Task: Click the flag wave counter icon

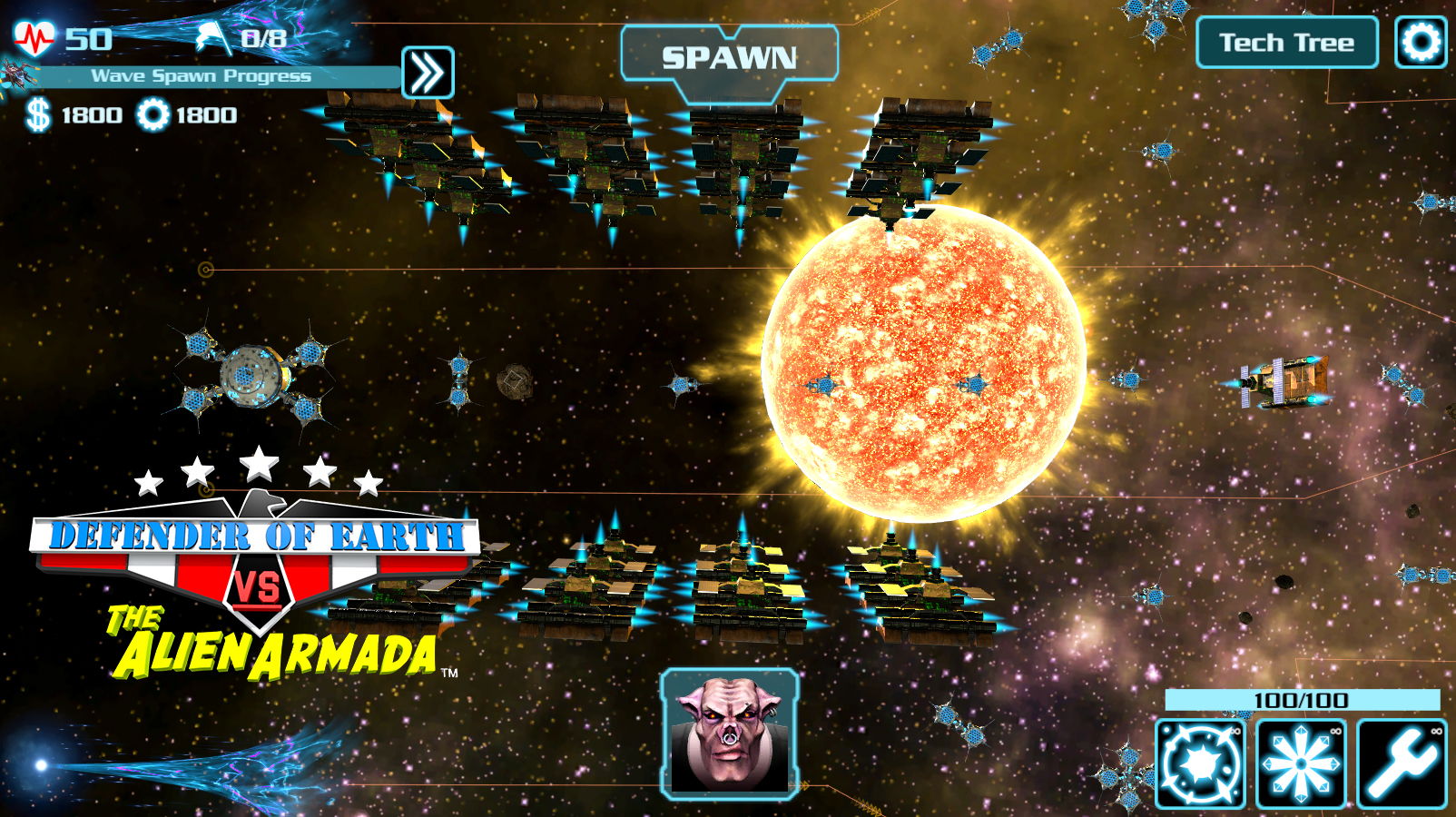Action: (x=210, y=33)
